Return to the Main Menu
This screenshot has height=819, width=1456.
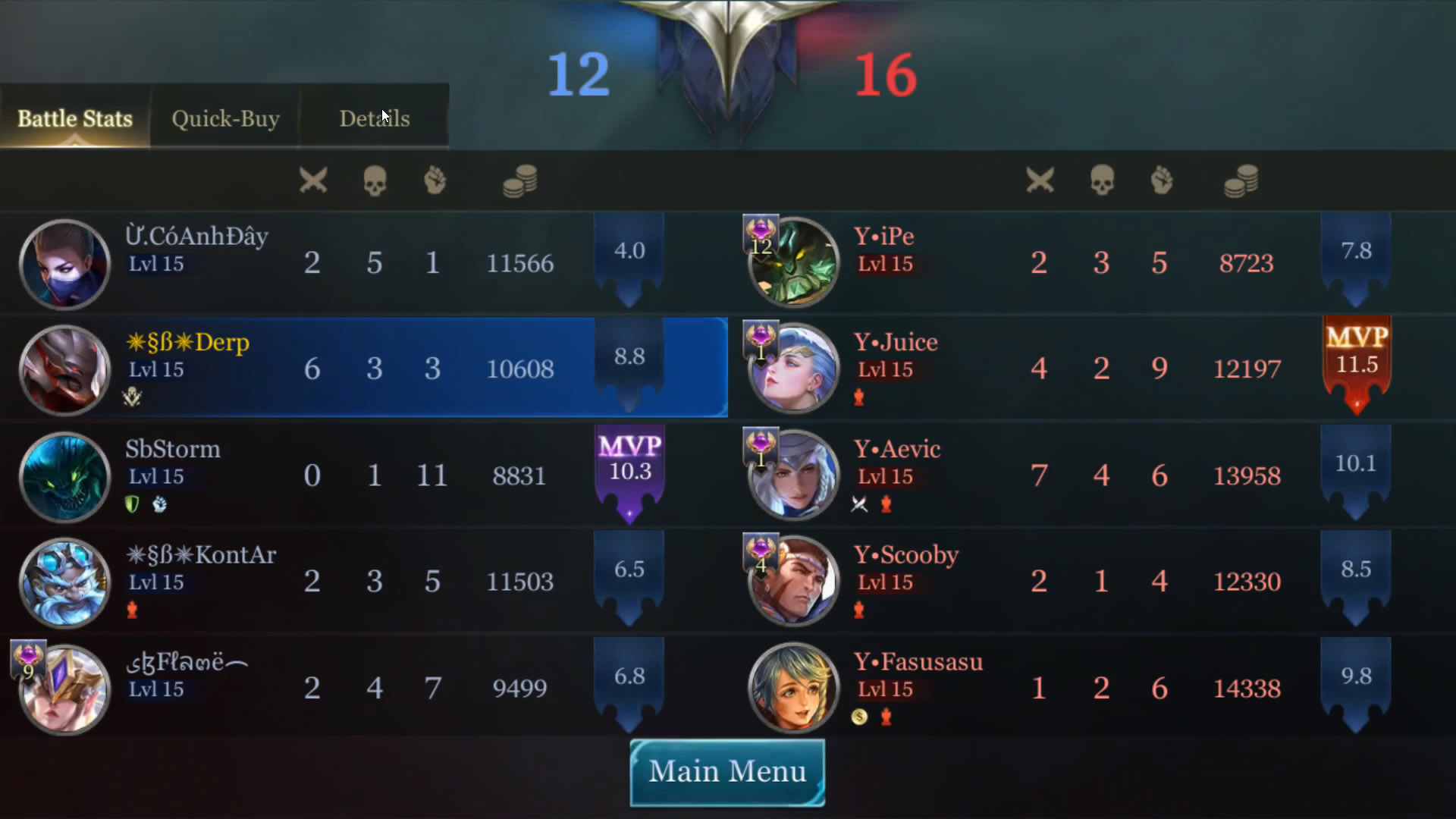[727, 772]
